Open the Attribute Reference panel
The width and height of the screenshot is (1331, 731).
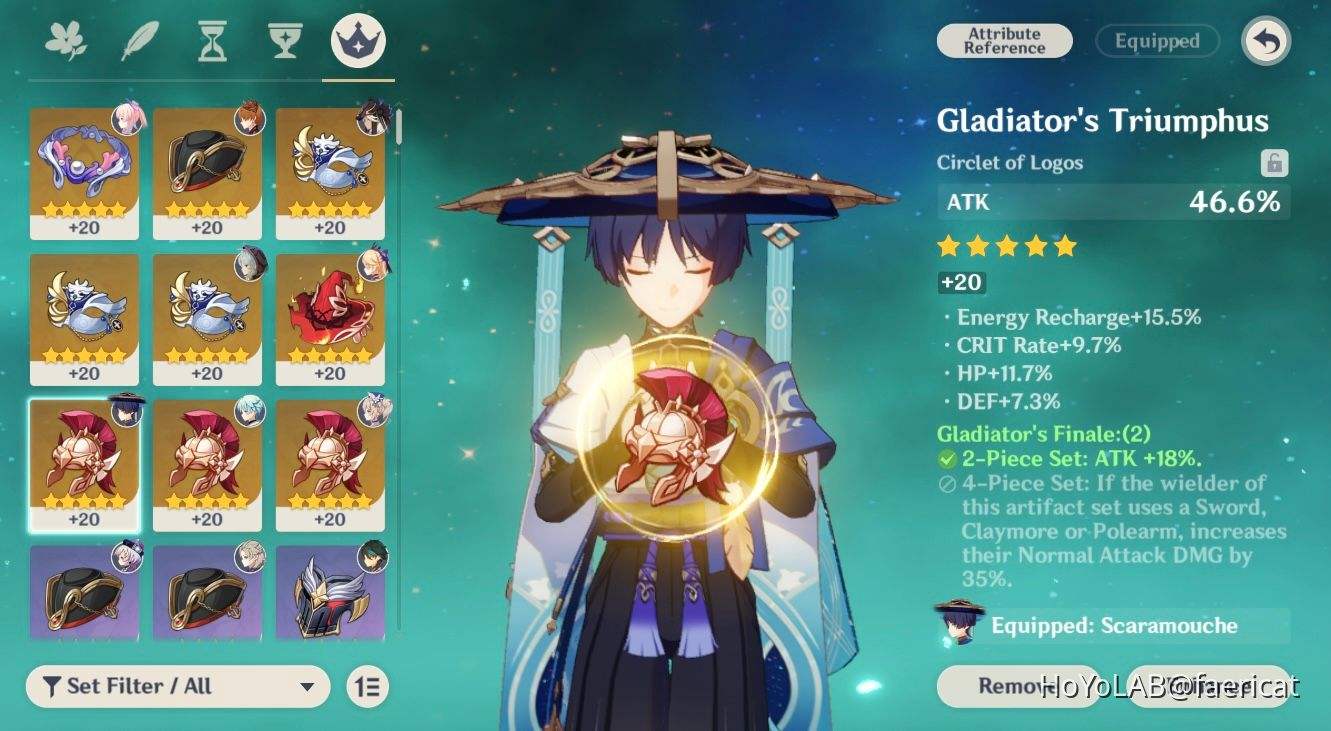tap(1003, 41)
